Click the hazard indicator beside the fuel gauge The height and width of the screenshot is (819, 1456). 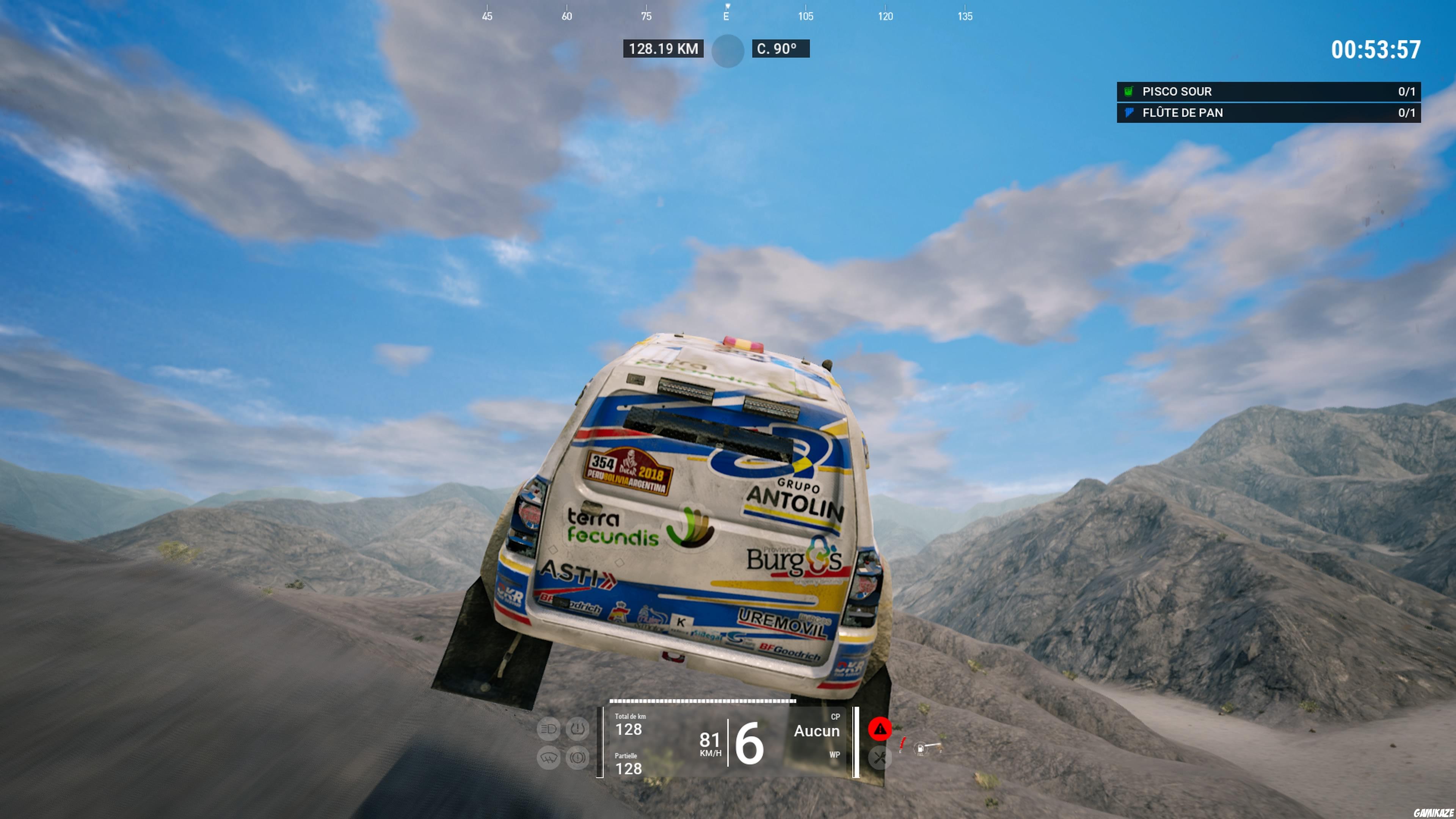[902, 745]
